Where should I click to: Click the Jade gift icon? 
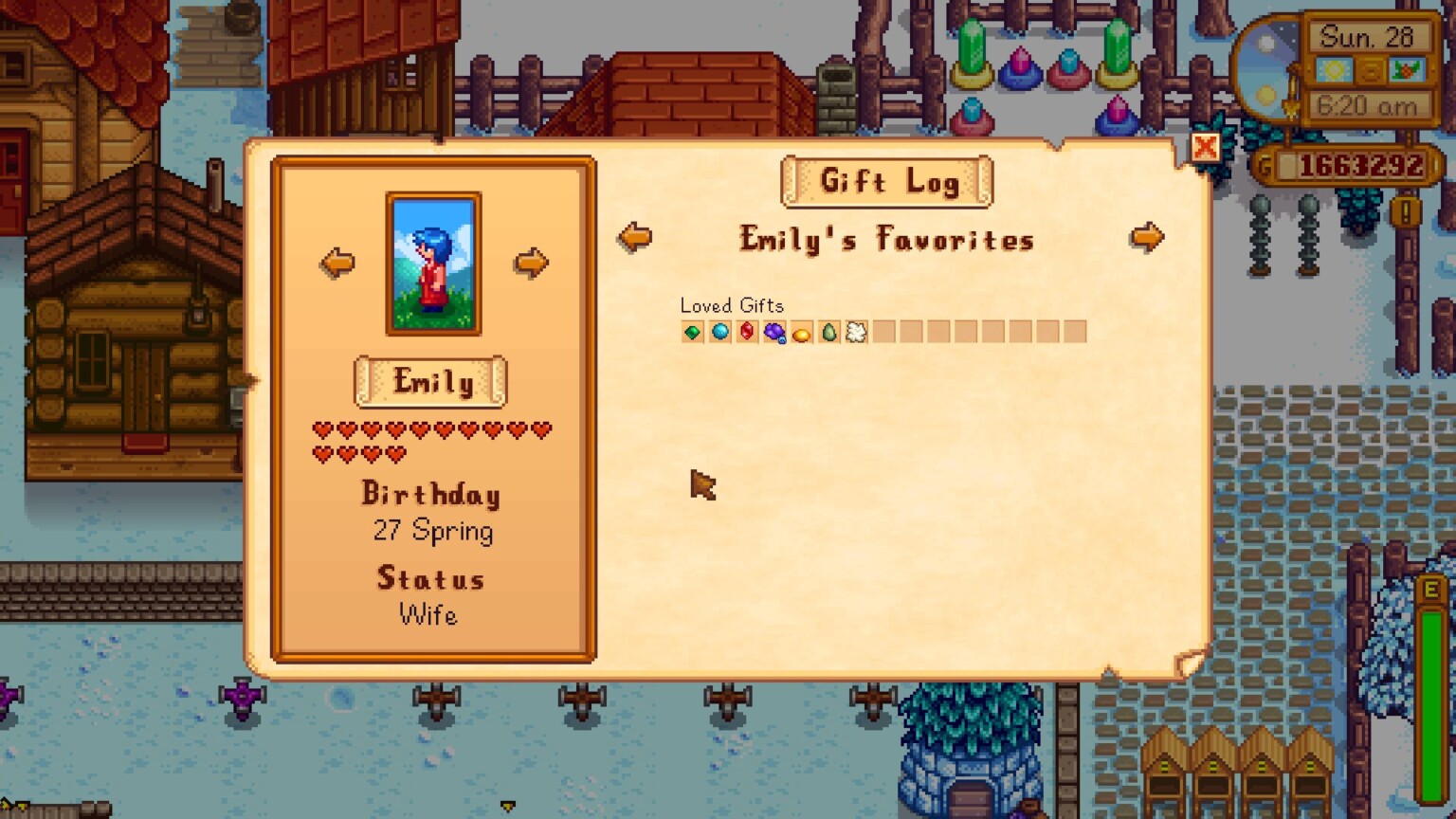[x=829, y=332]
